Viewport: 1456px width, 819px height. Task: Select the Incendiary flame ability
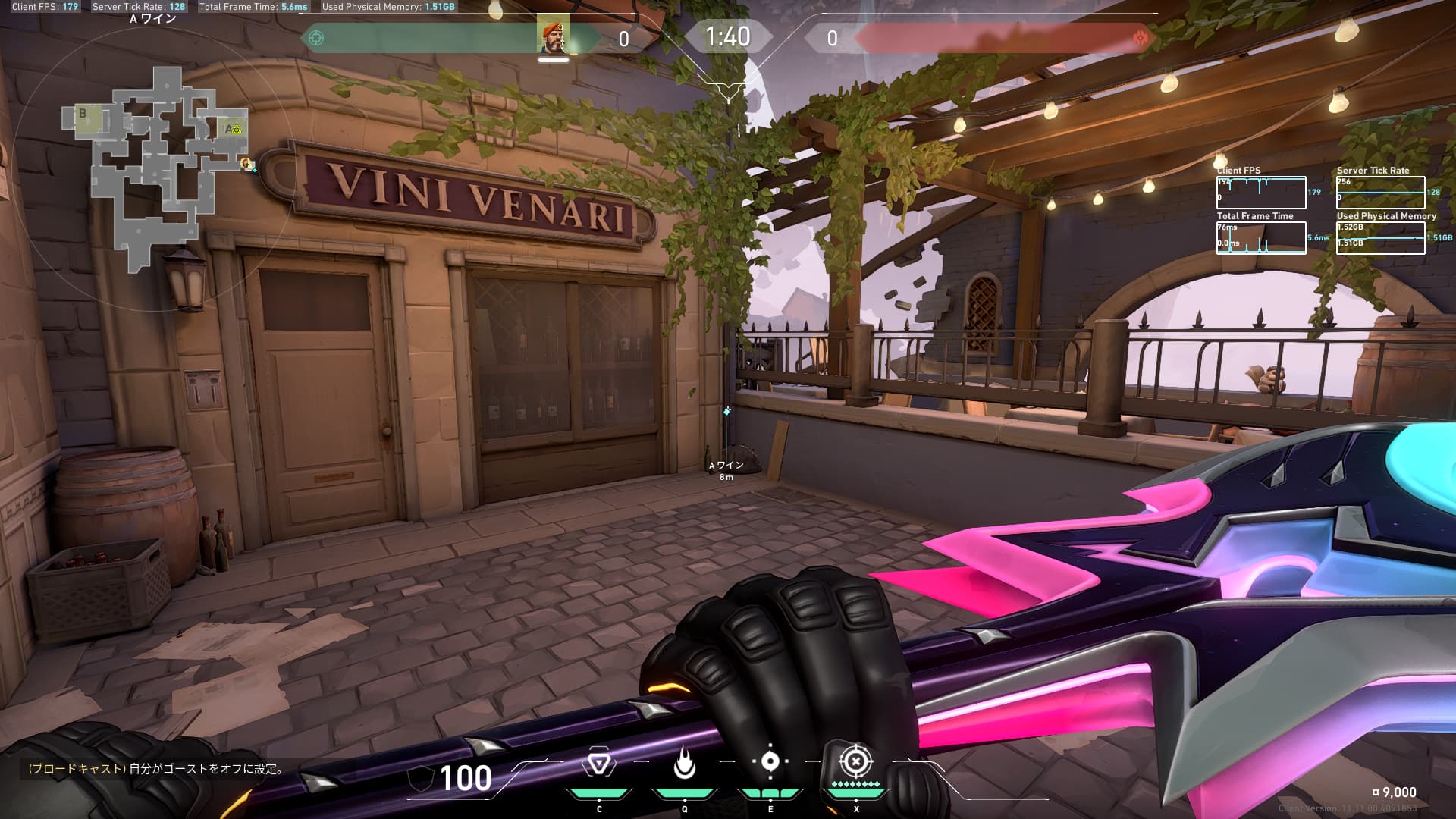pyautogui.click(x=684, y=764)
